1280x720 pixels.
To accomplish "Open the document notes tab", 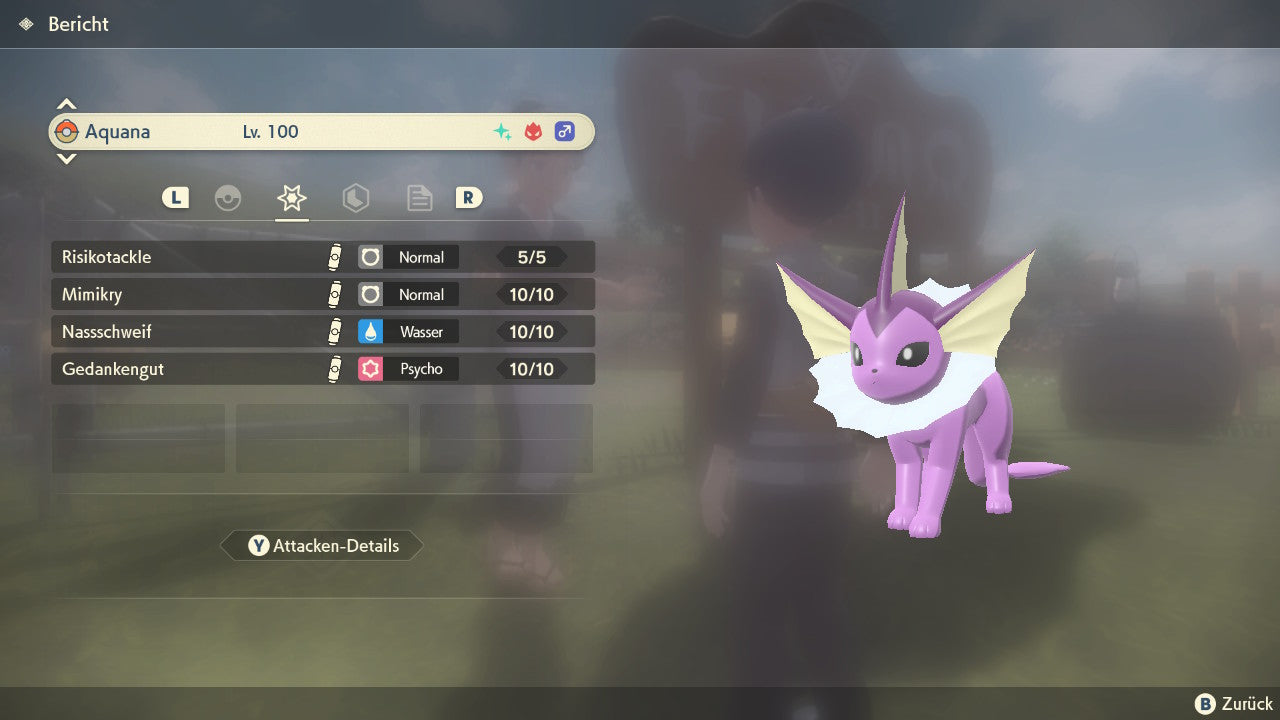I will (419, 198).
